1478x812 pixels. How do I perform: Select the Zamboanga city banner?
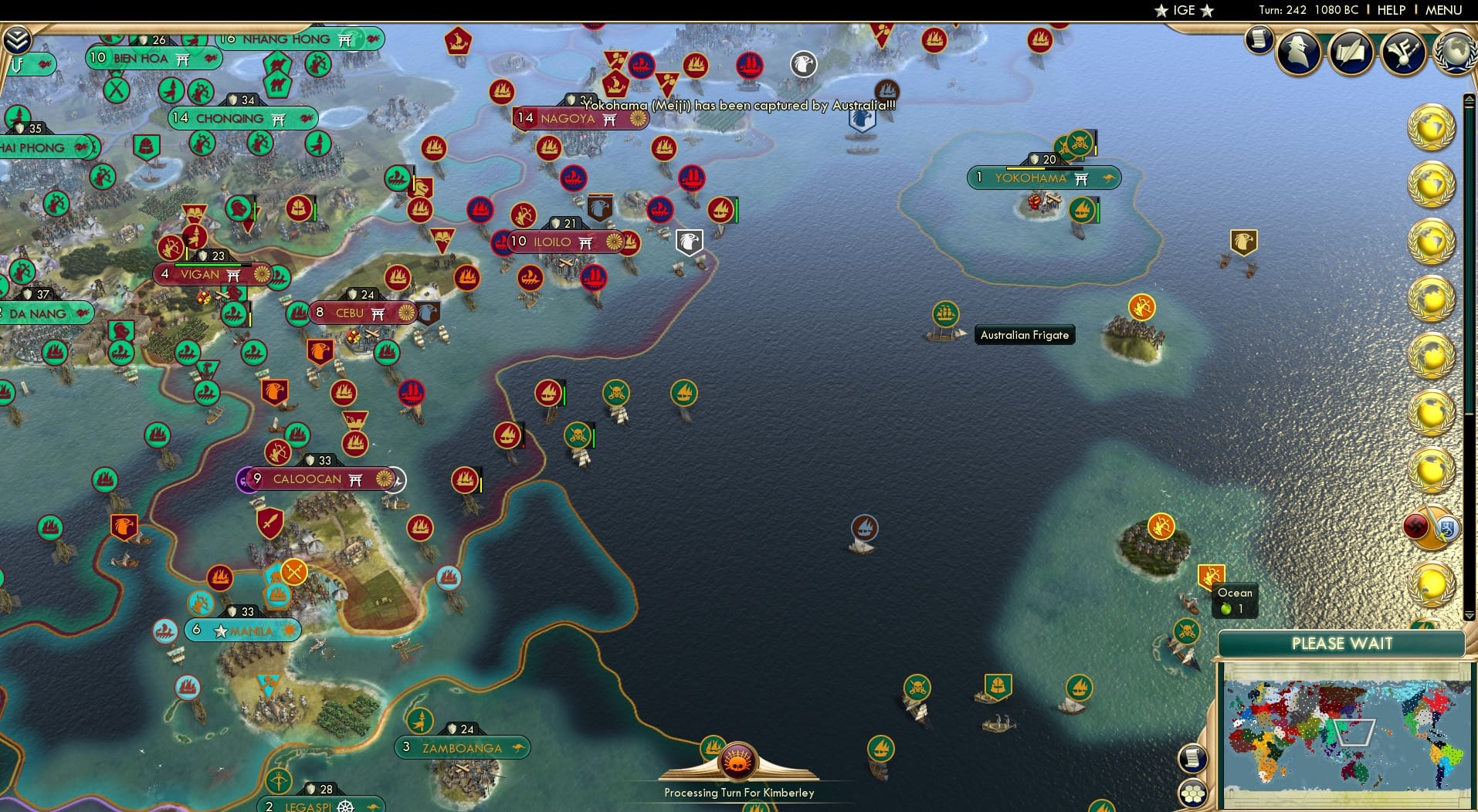click(x=462, y=747)
